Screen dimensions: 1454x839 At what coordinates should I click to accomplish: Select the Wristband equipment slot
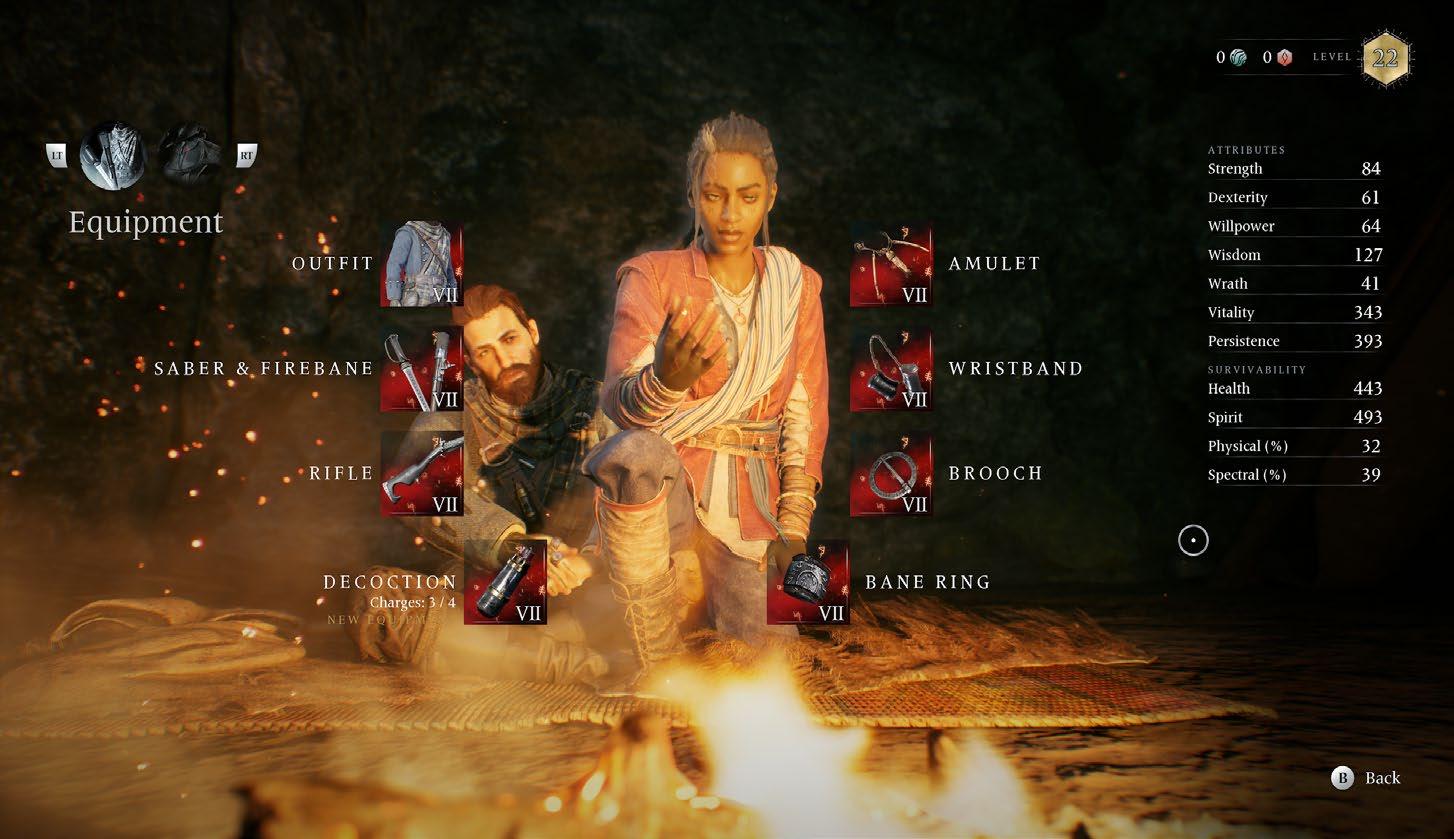pos(891,369)
